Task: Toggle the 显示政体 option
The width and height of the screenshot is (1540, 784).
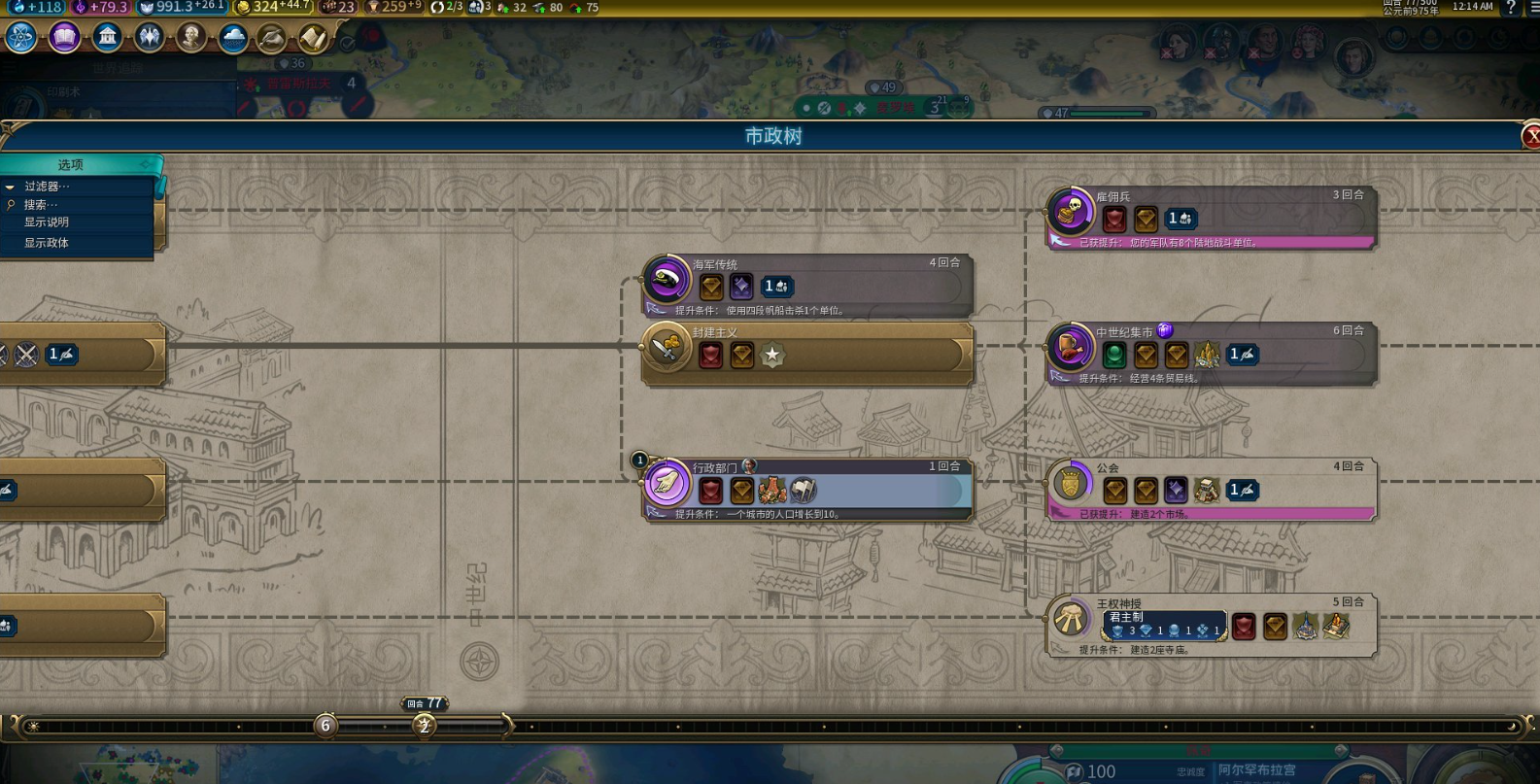Action: click(x=47, y=243)
